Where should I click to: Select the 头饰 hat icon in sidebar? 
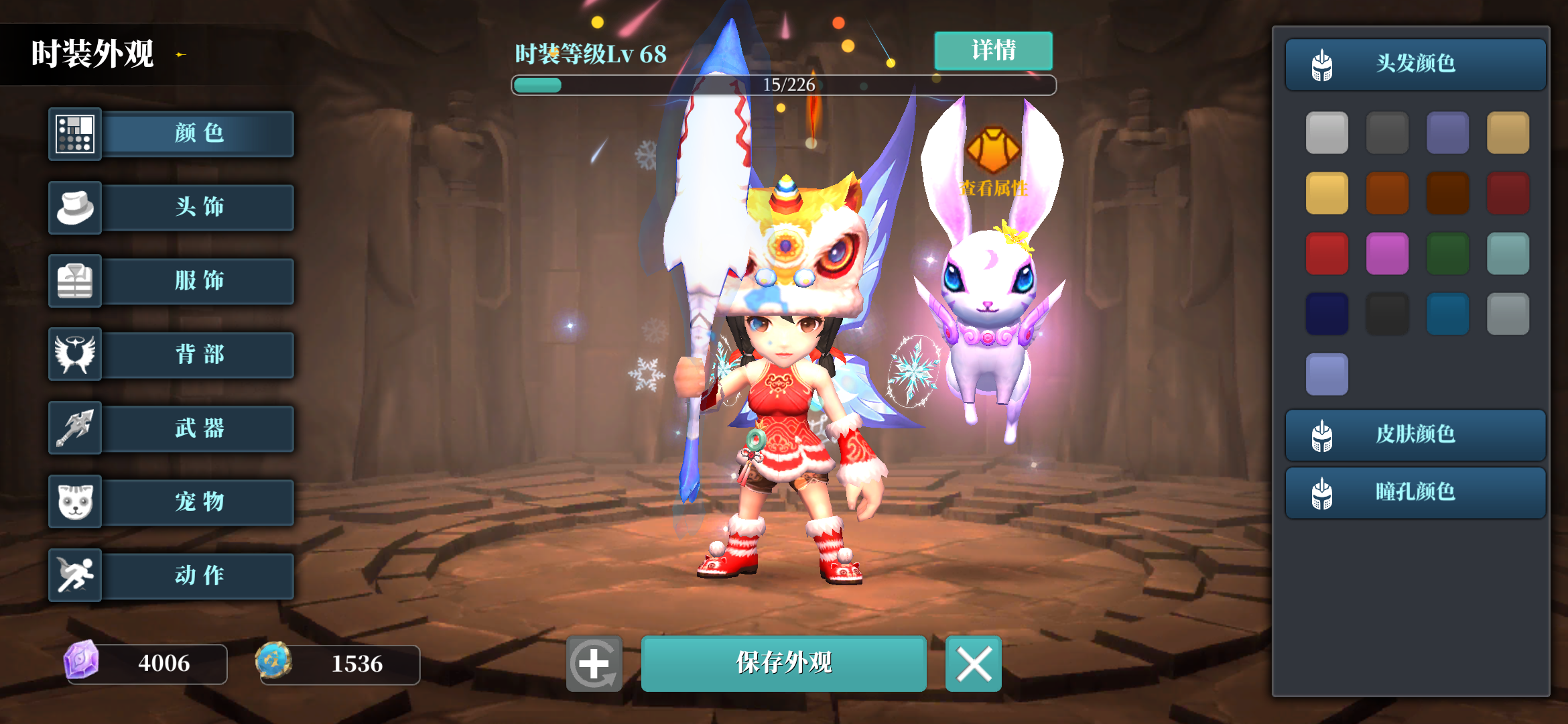pyautogui.click(x=75, y=207)
